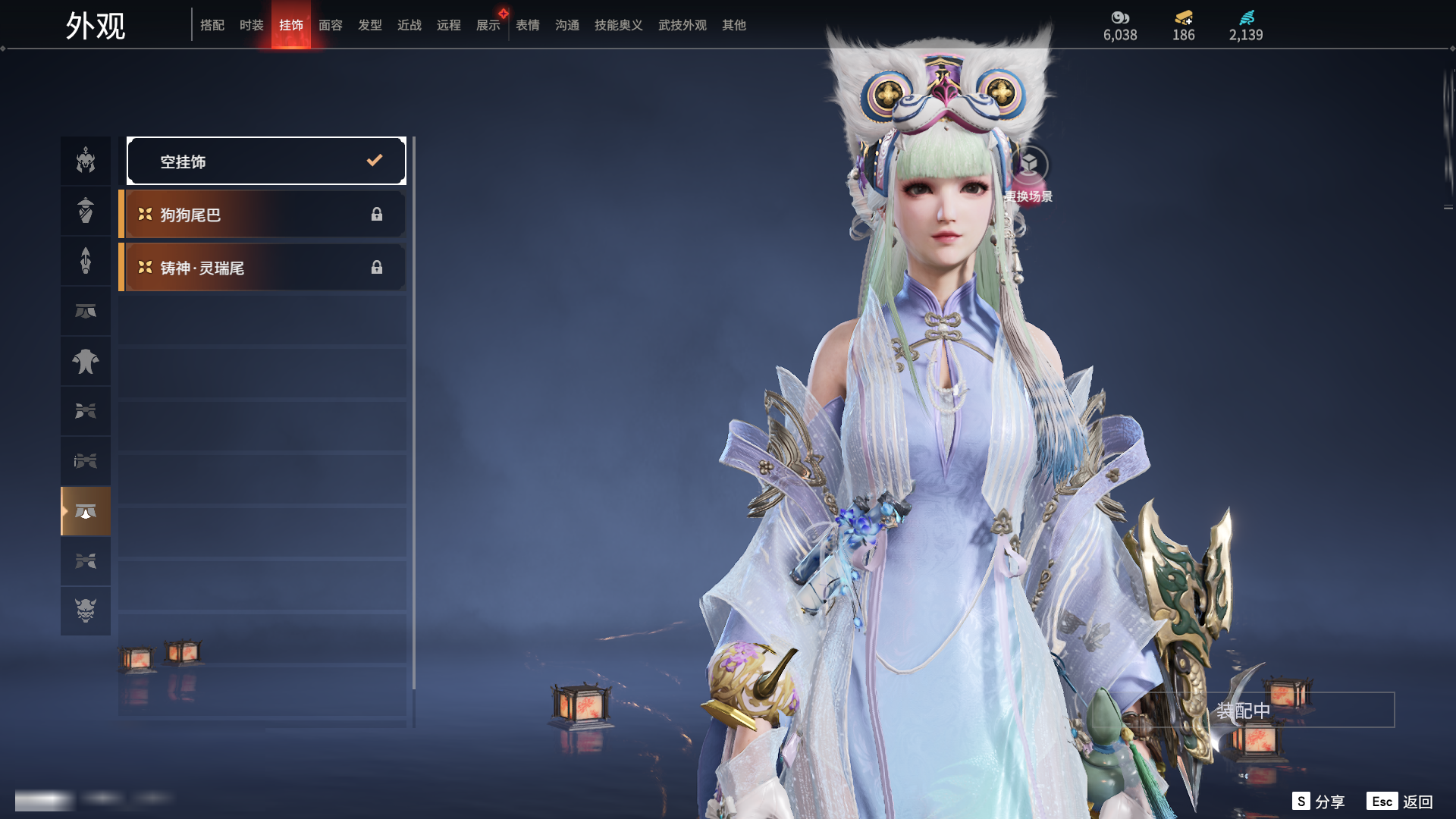The width and height of the screenshot is (1456, 819).
Task: Show the 展示 display tab
Action: pyautogui.click(x=488, y=25)
